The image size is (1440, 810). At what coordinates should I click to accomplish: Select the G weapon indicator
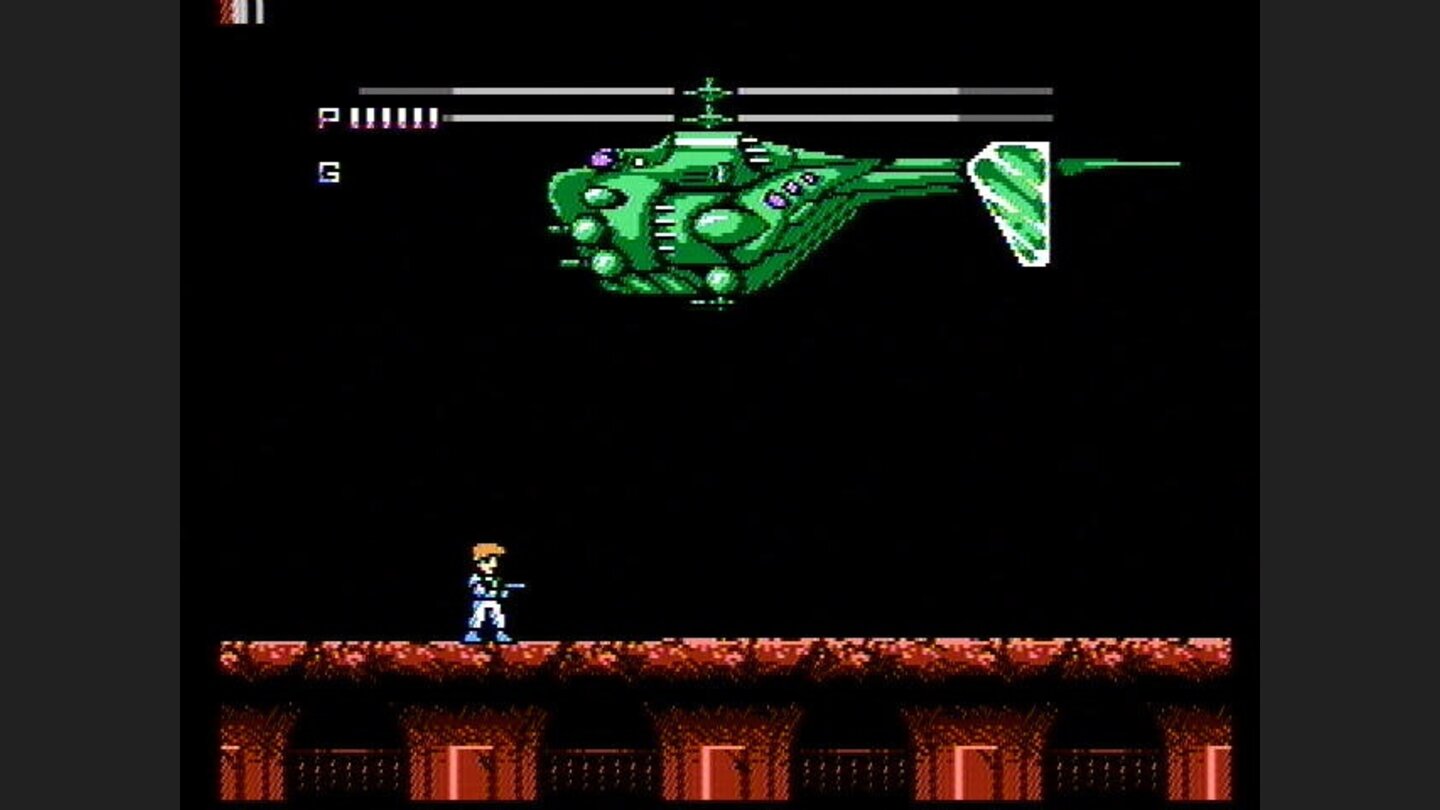[x=330, y=172]
